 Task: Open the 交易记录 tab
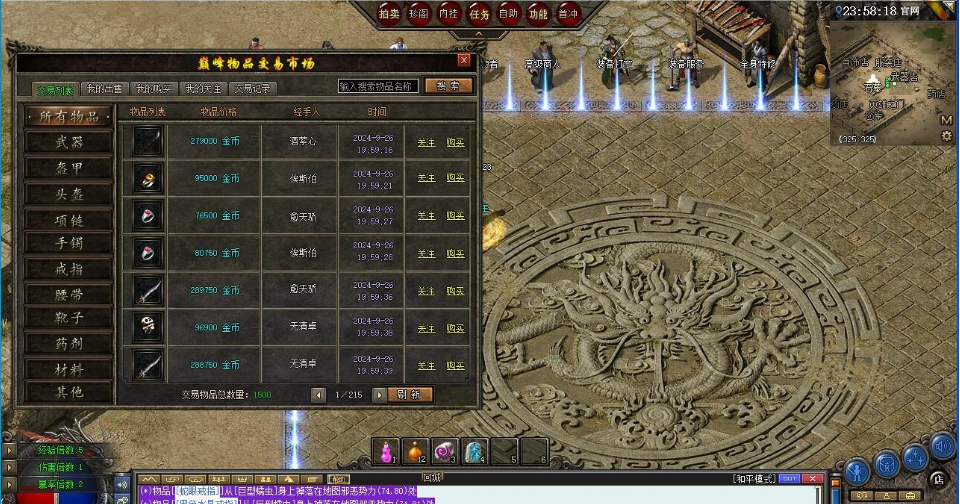tap(252, 89)
